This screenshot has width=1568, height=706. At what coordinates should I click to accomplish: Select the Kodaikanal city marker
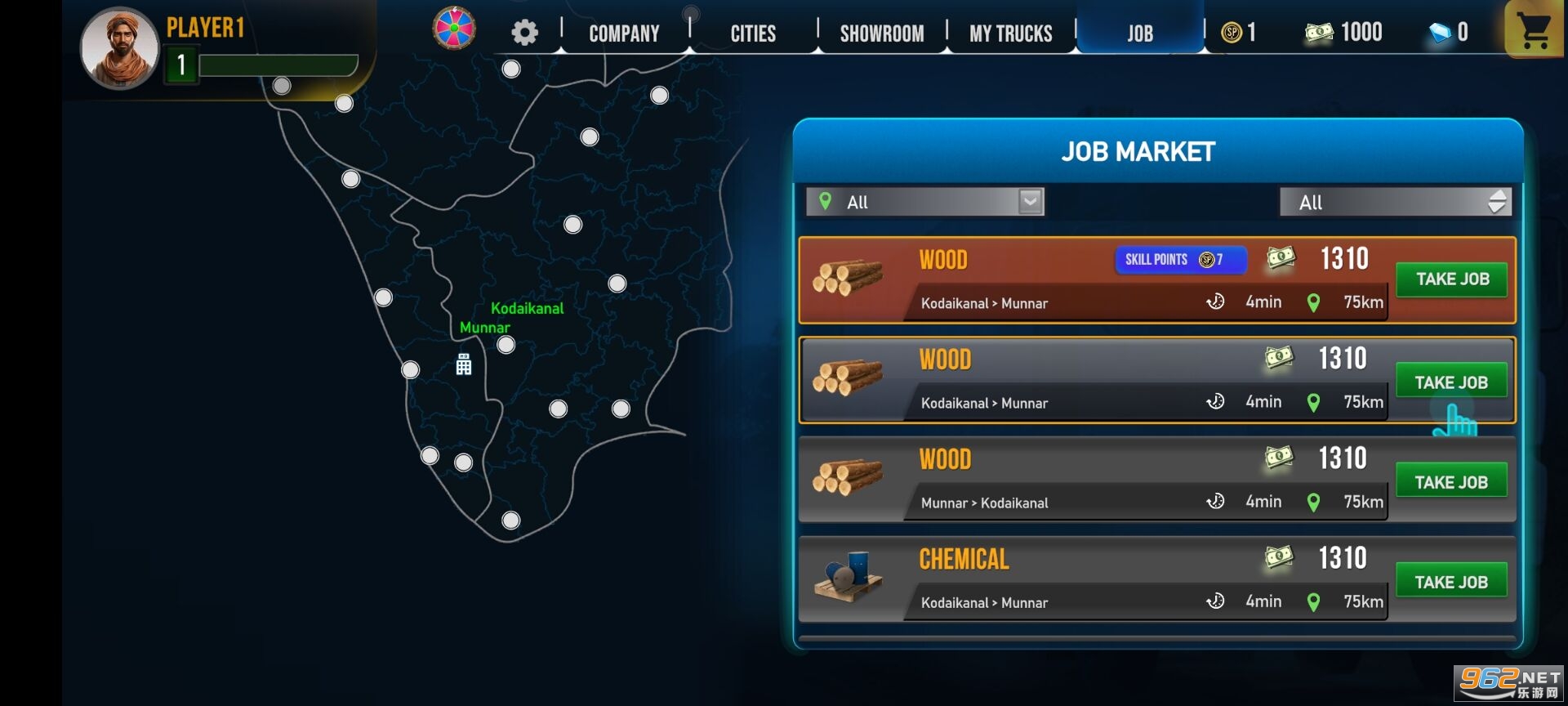click(x=506, y=345)
